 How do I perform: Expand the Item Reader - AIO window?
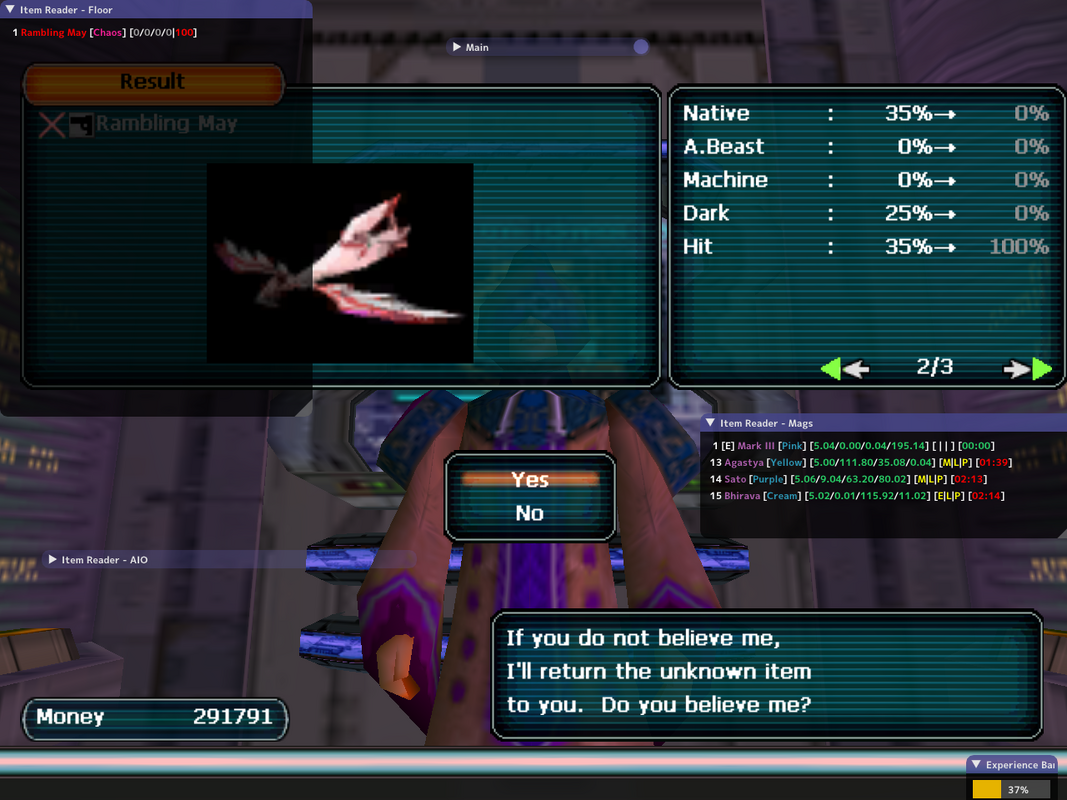tap(53, 560)
